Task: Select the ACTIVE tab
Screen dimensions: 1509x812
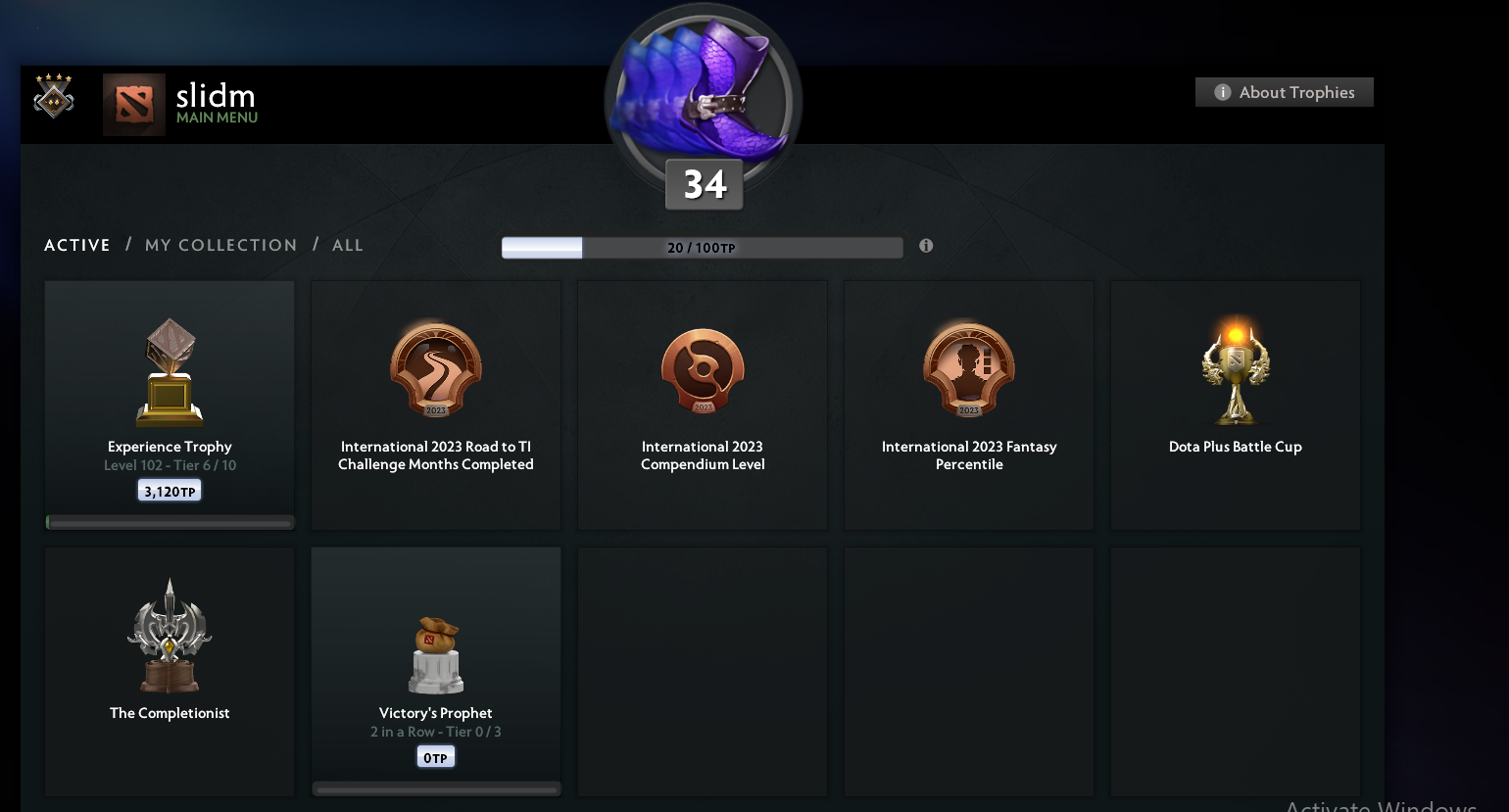Action: pyautogui.click(x=76, y=245)
